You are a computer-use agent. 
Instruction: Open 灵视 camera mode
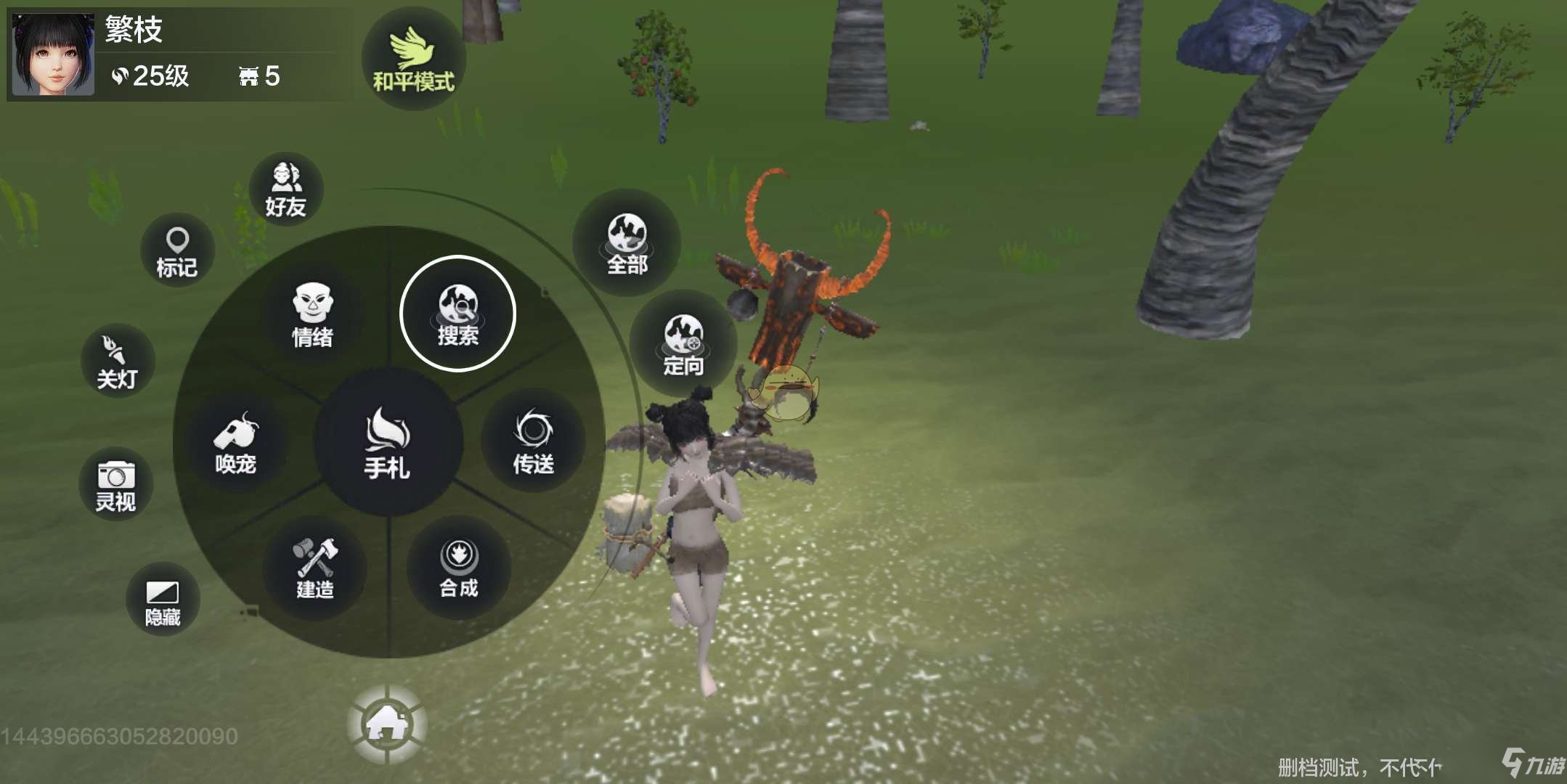pyautogui.click(x=116, y=484)
